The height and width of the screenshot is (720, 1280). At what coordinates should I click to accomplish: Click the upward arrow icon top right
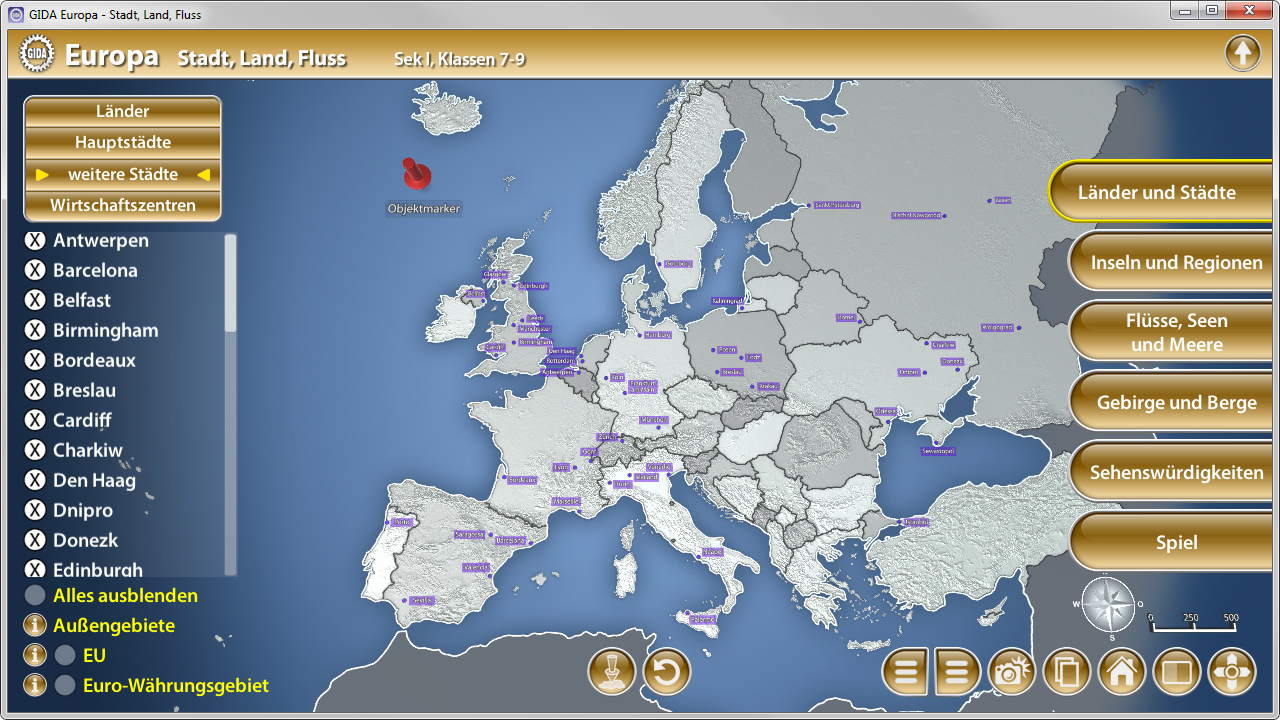coord(1243,52)
